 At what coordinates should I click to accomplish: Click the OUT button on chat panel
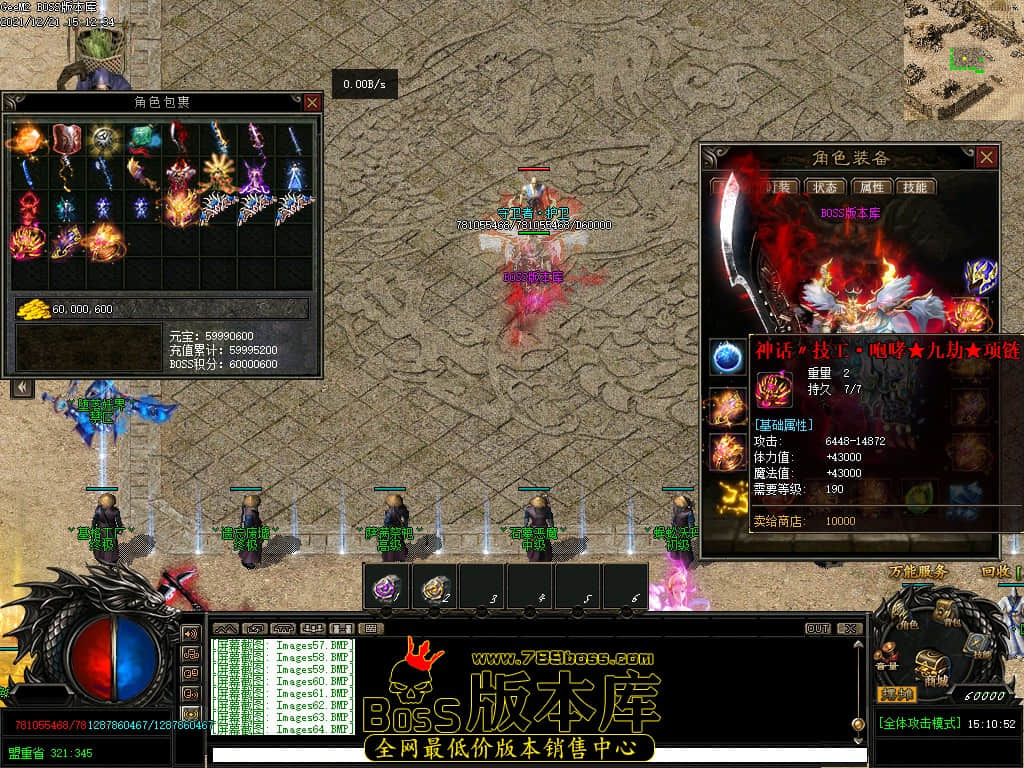pos(818,629)
